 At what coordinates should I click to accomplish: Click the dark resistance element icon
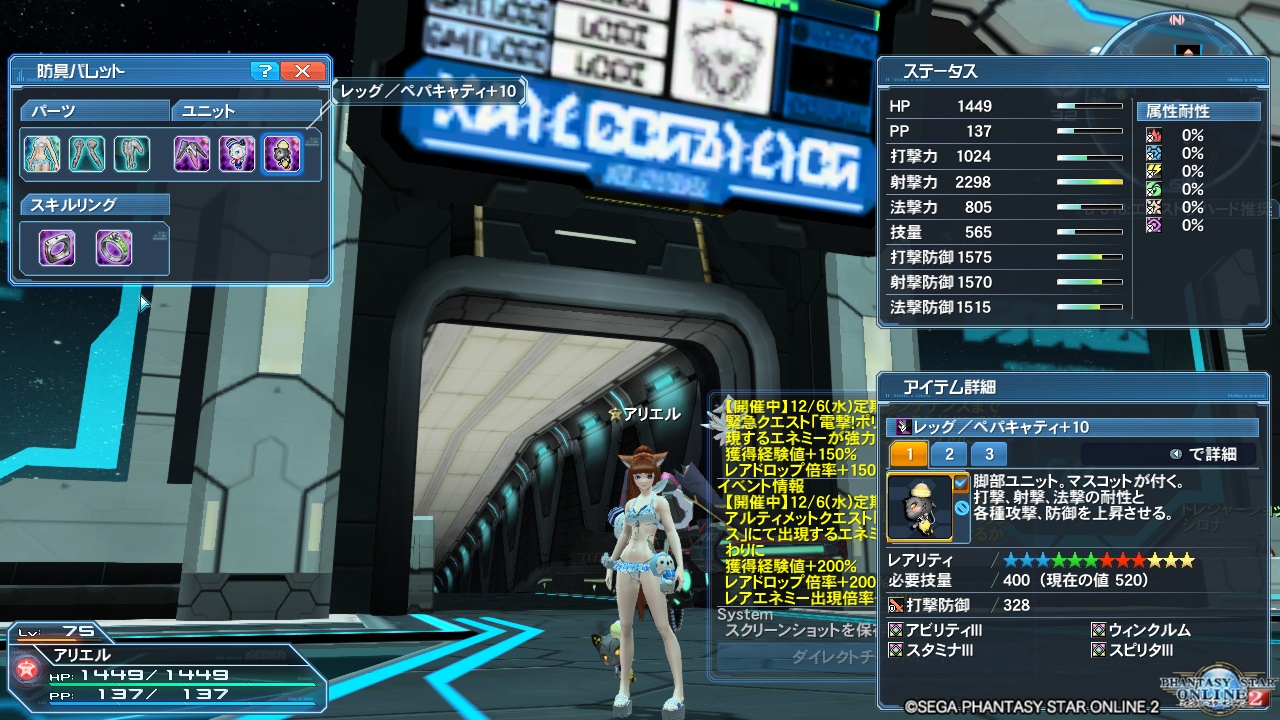click(x=1154, y=224)
